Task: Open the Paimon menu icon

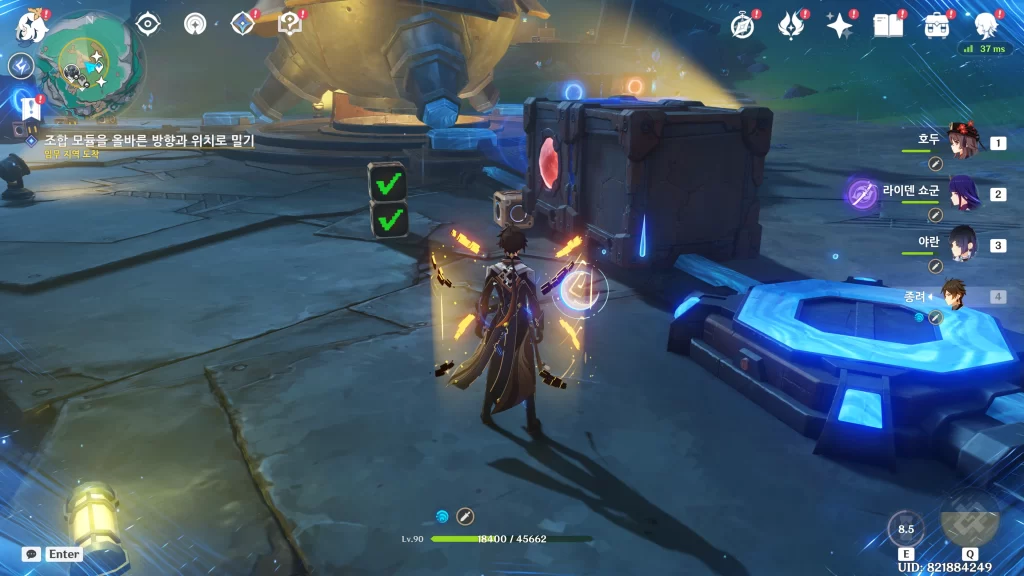Action: (x=30, y=24)
